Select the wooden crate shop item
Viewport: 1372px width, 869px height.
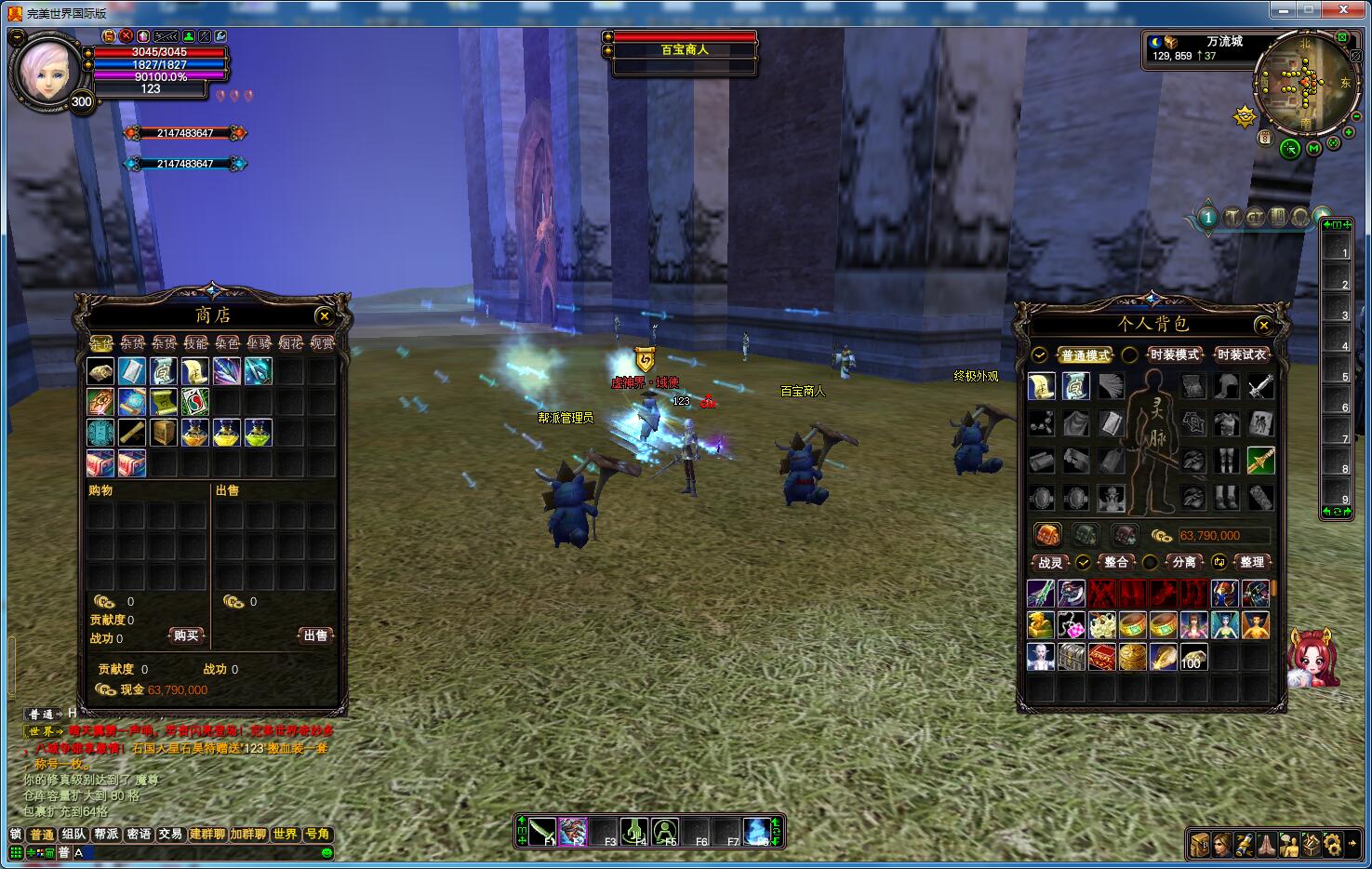click(164, 433)
